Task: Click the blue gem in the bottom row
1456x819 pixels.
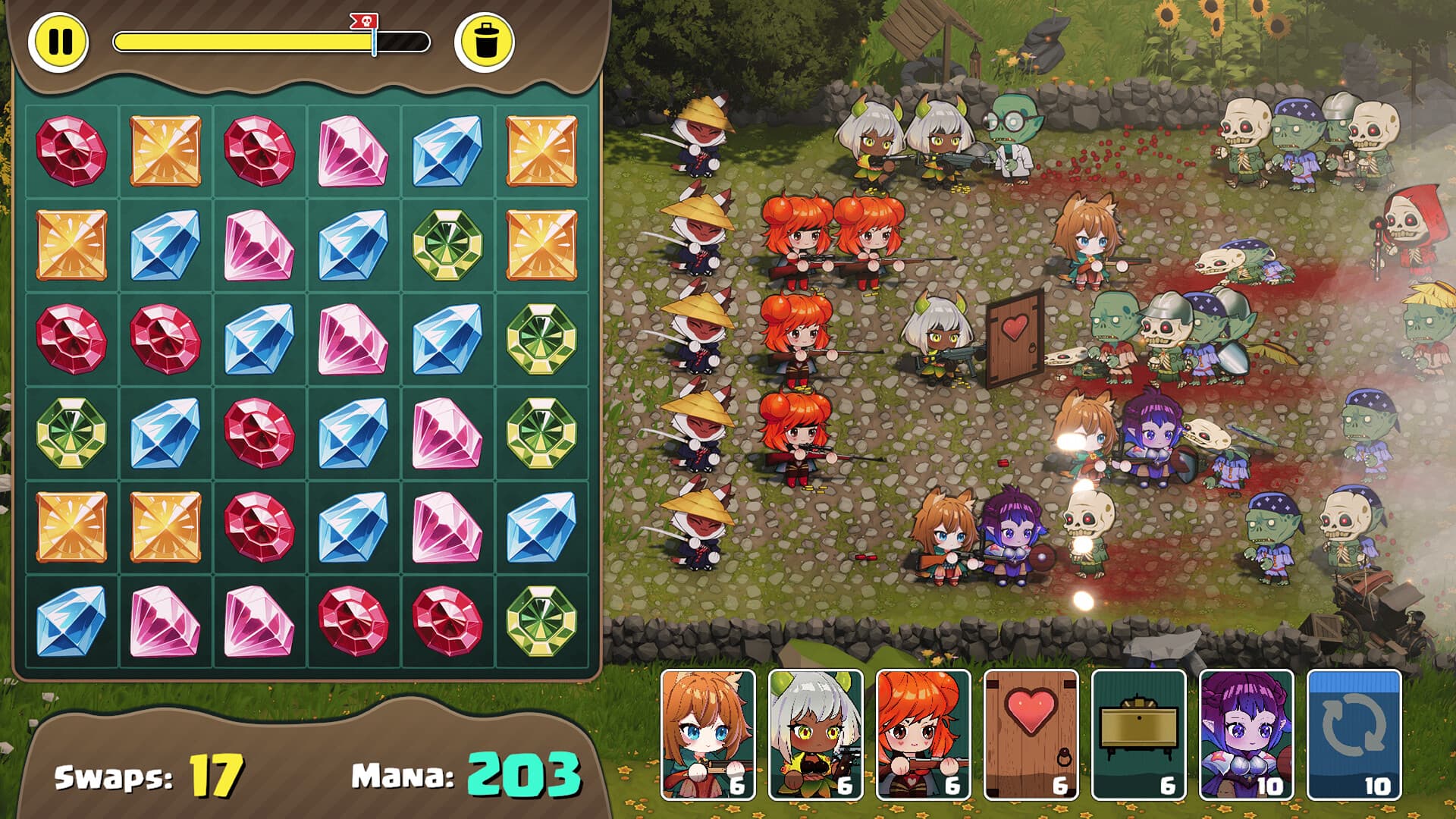Action: [71, 620]
